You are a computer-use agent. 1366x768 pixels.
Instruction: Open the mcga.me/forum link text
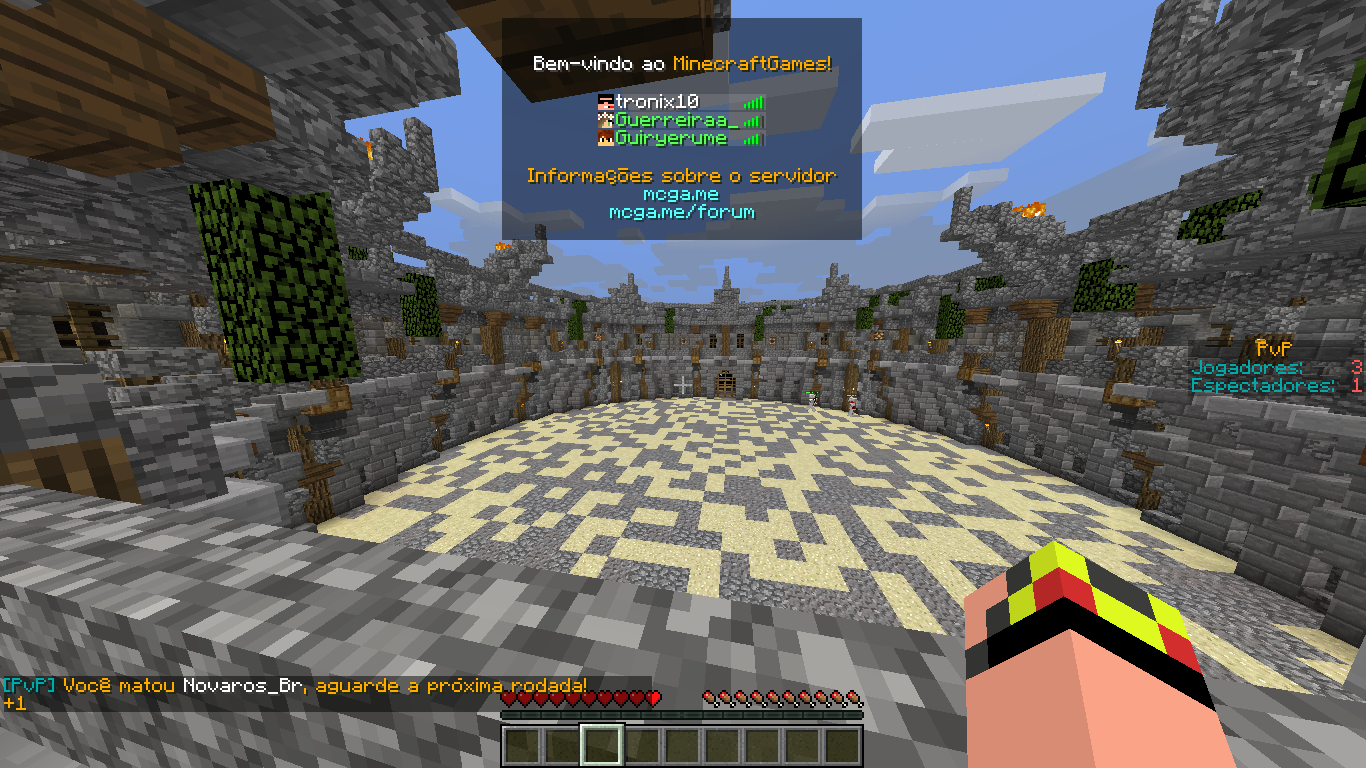(681, 212)
